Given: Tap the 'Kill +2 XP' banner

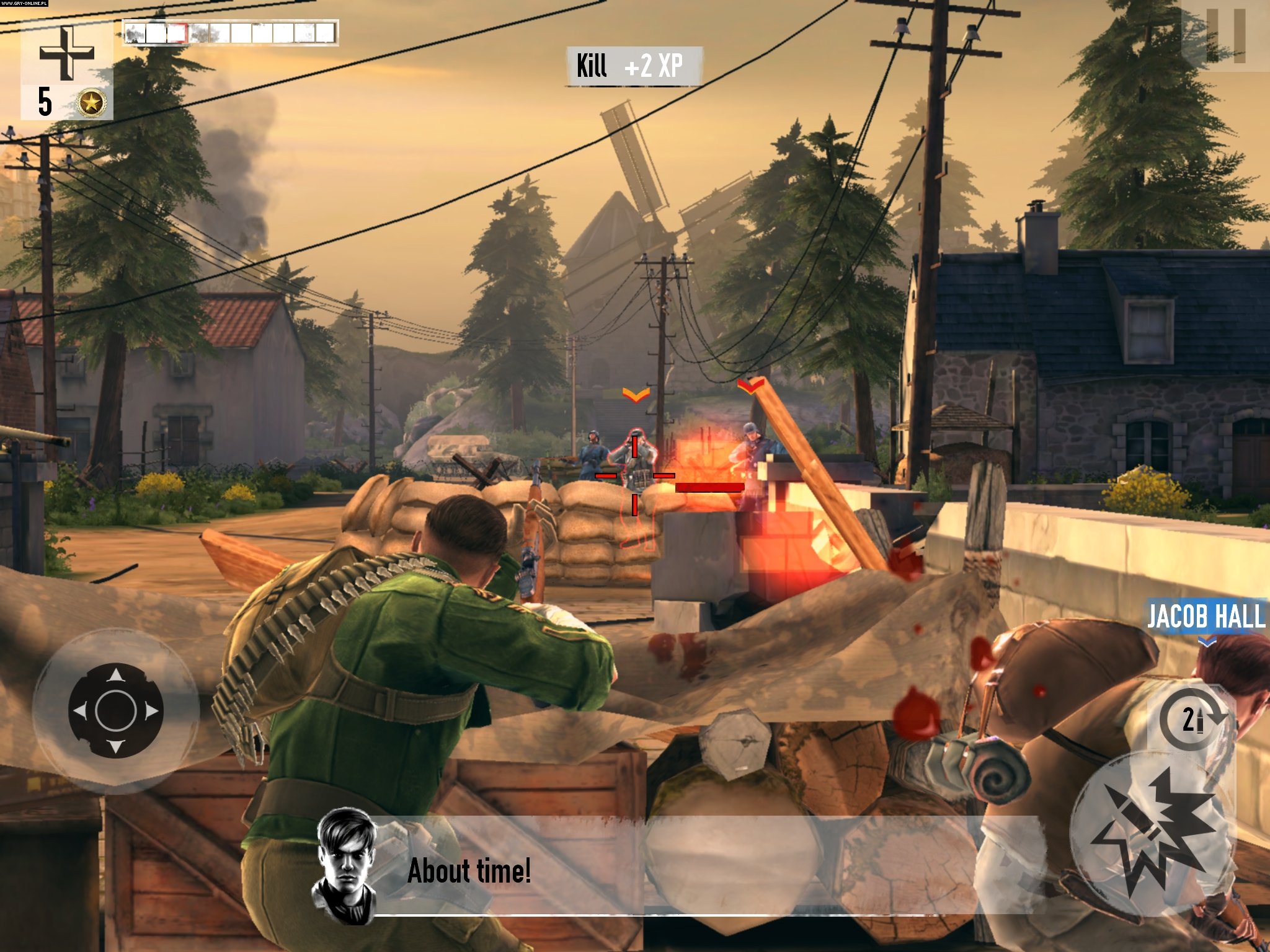Looking at the screenshot, I should [x=634, y=64].
